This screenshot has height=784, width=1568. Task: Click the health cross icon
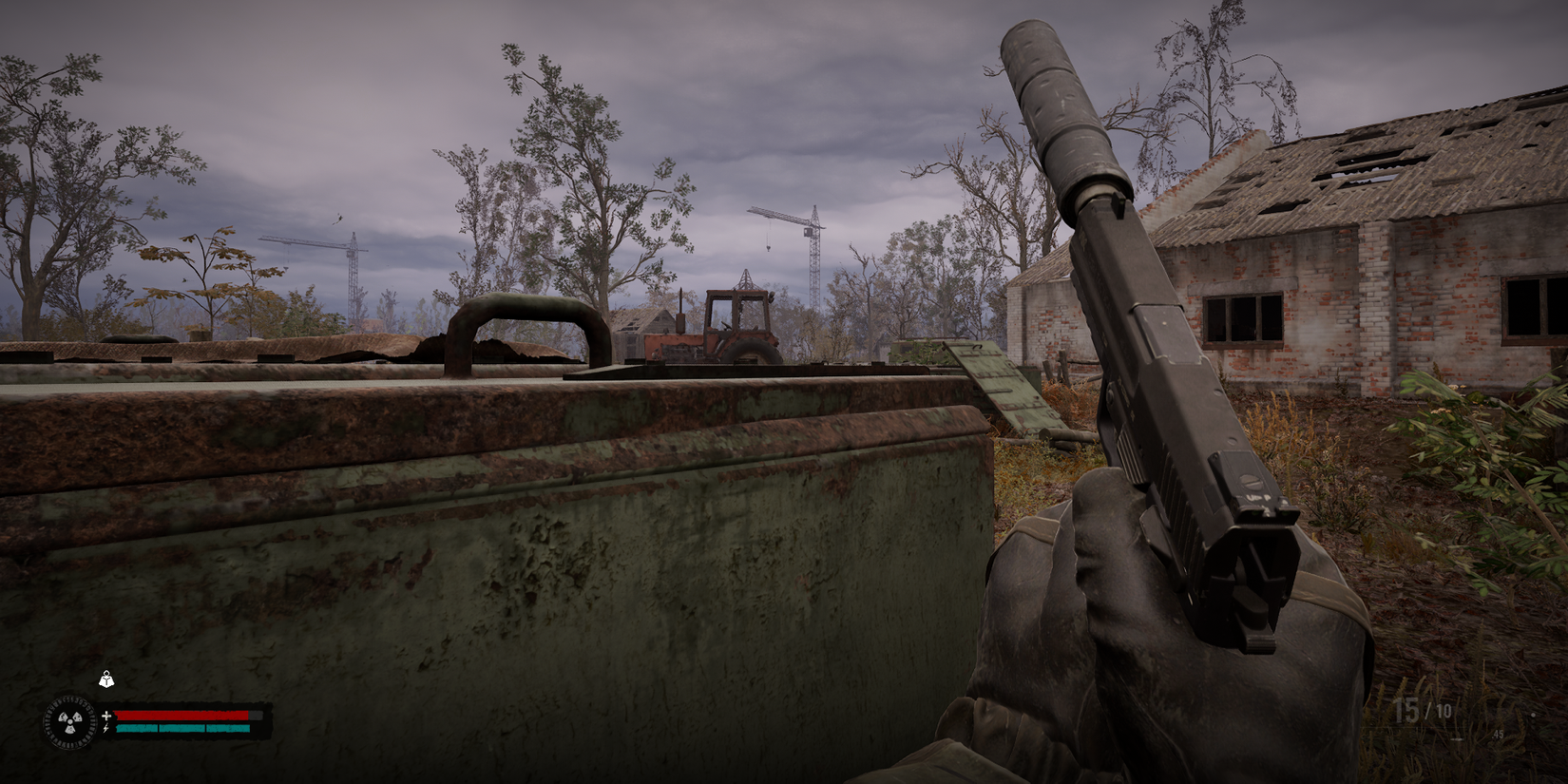[107, 715]
